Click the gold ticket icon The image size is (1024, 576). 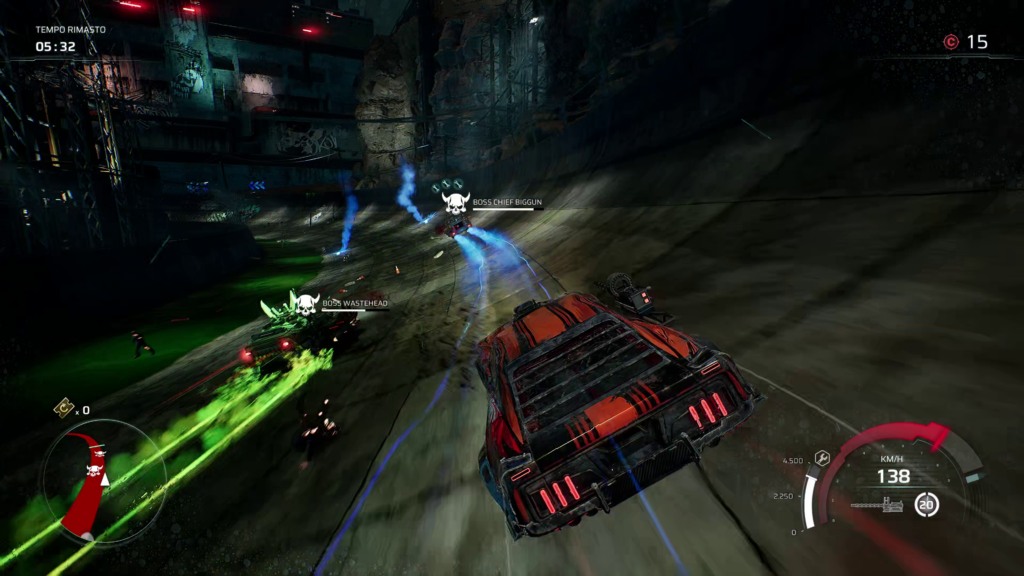(x=64, y=407)
